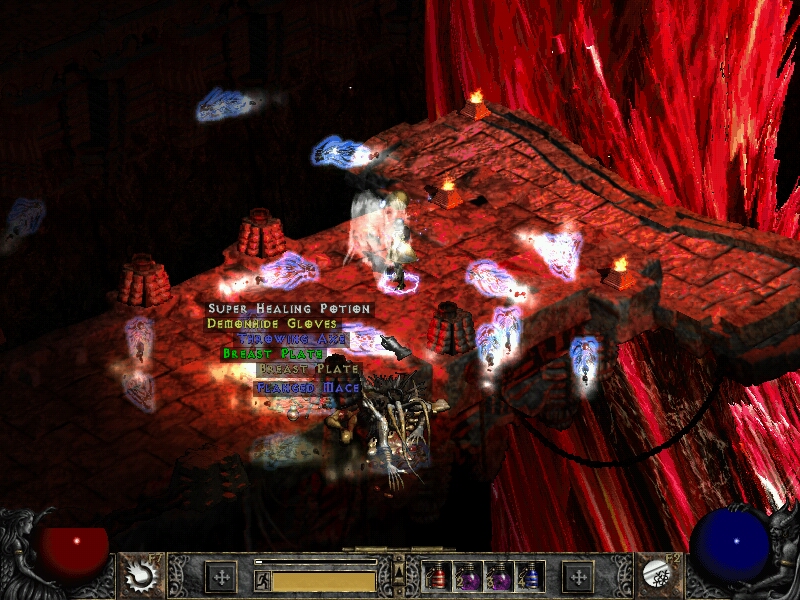Use the red healing potion in belt
Image resolution: width=800 pixels, height=600 pixels.
[x=438, y=577]
